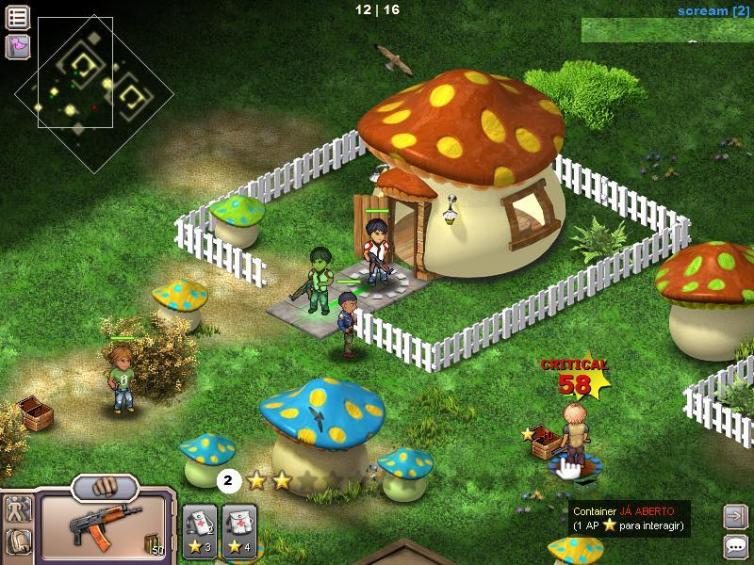End turn with the arrow button
The image size is (754, 565).
pos(735,517)
